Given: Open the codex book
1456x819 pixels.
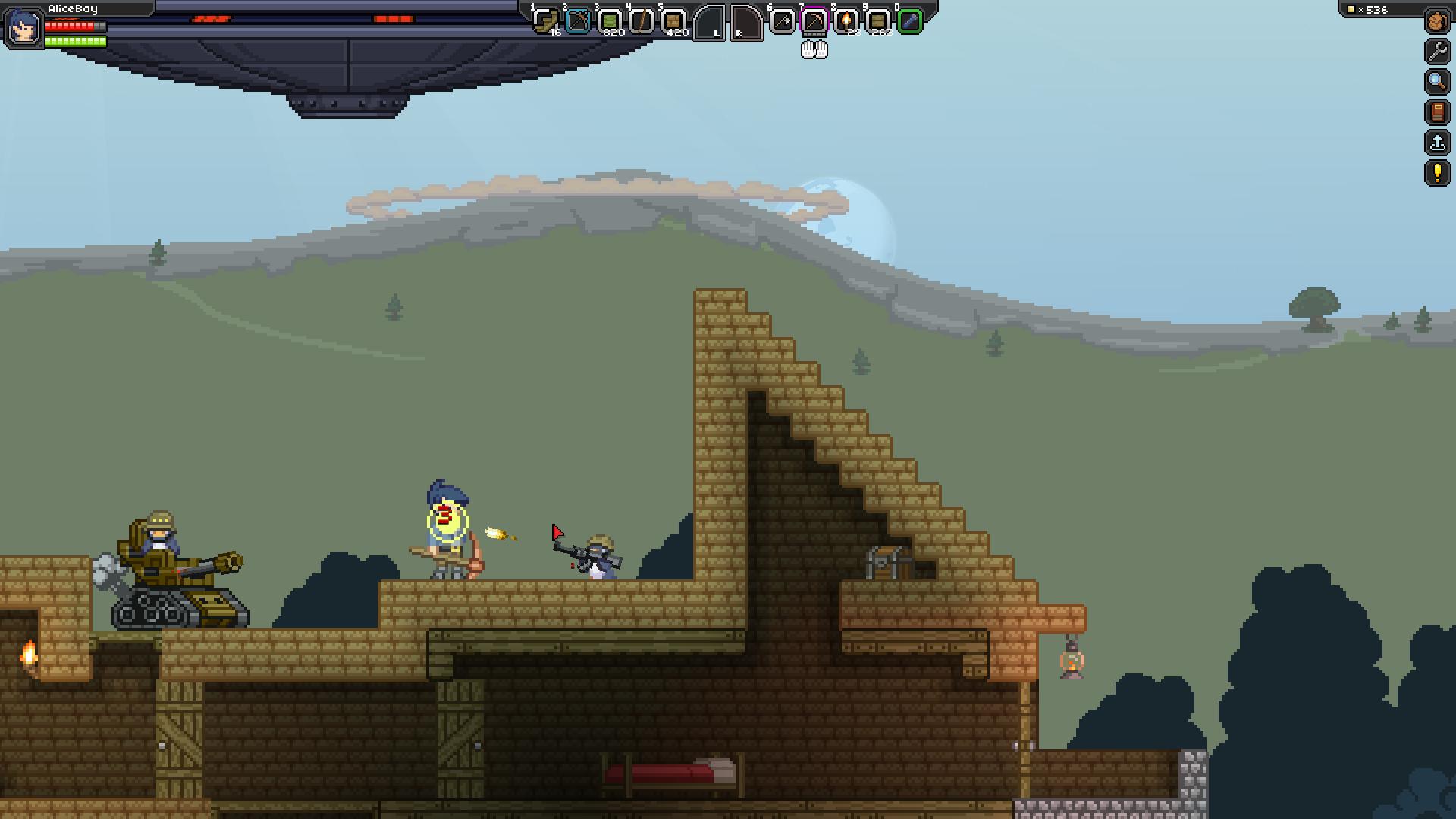Looking at the screenshot, I should tap(1437, 112).
